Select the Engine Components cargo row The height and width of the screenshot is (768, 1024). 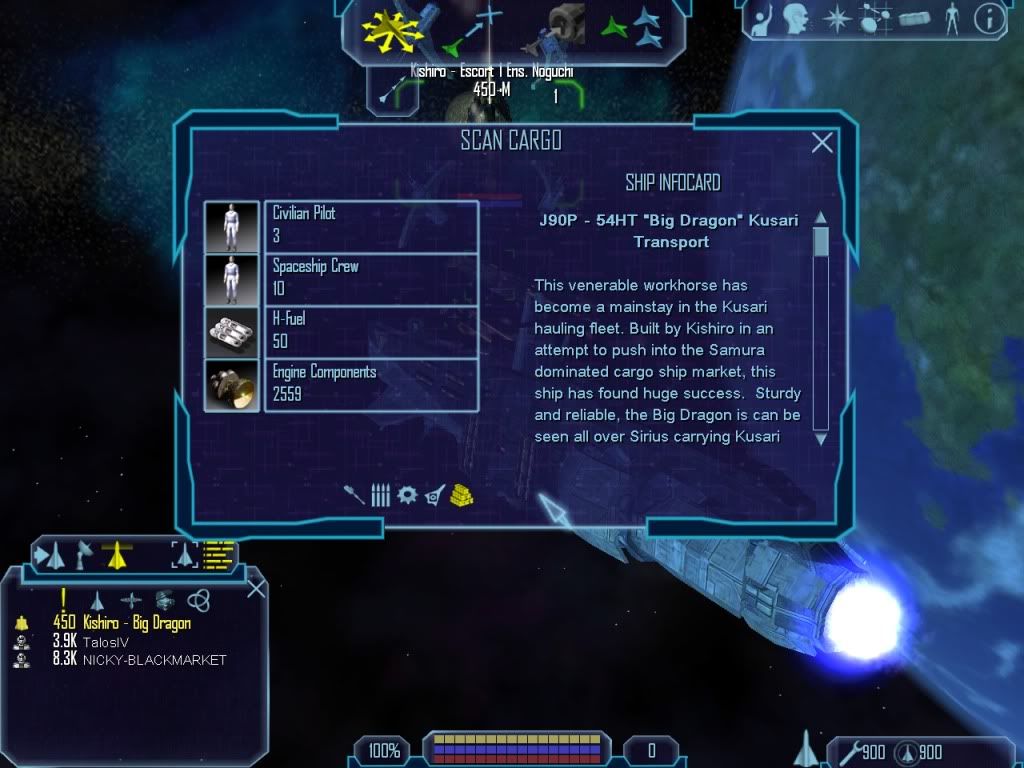tap(341, 384)
